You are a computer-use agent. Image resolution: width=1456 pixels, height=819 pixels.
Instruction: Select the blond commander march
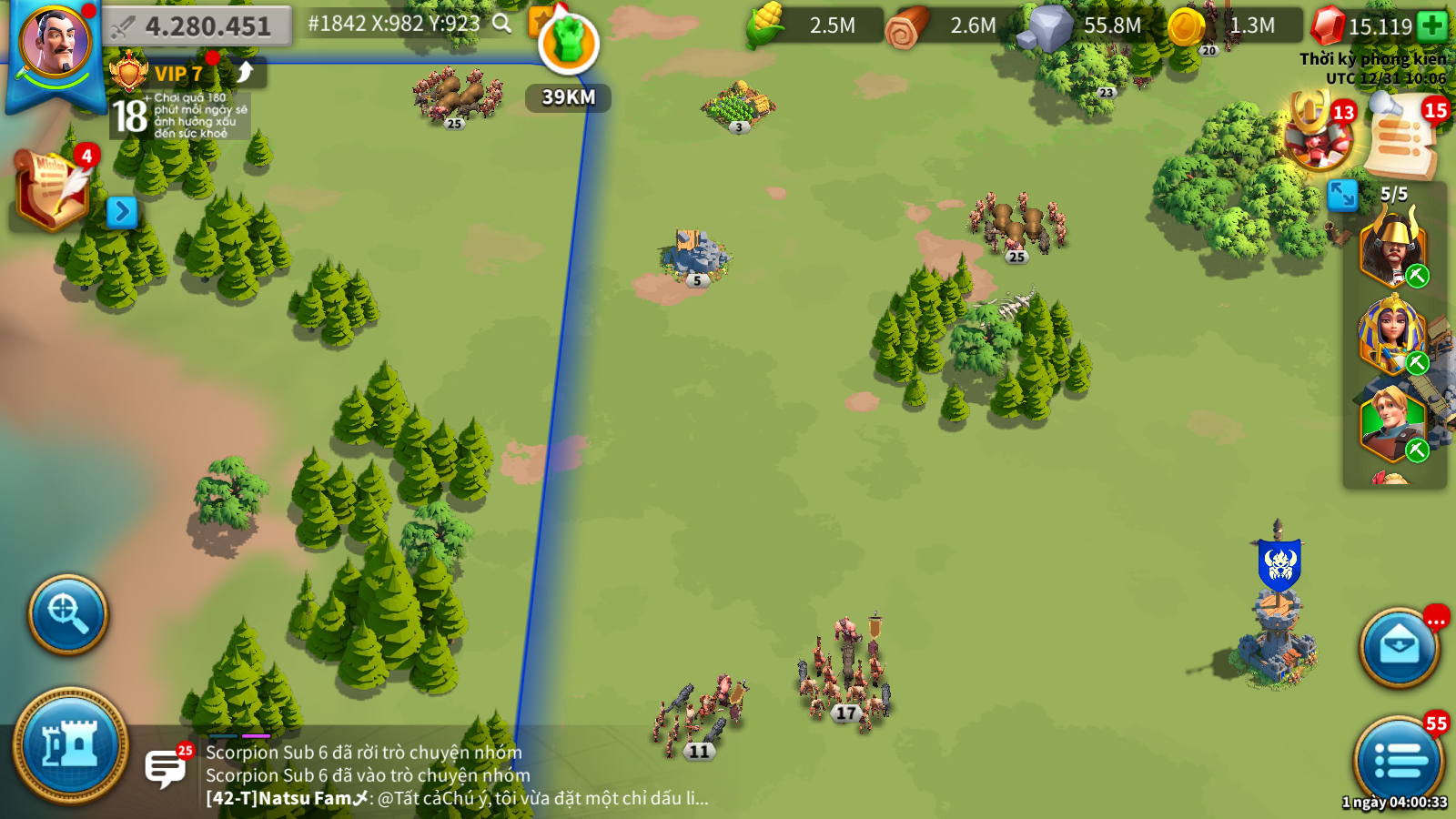click(1391, 421)
